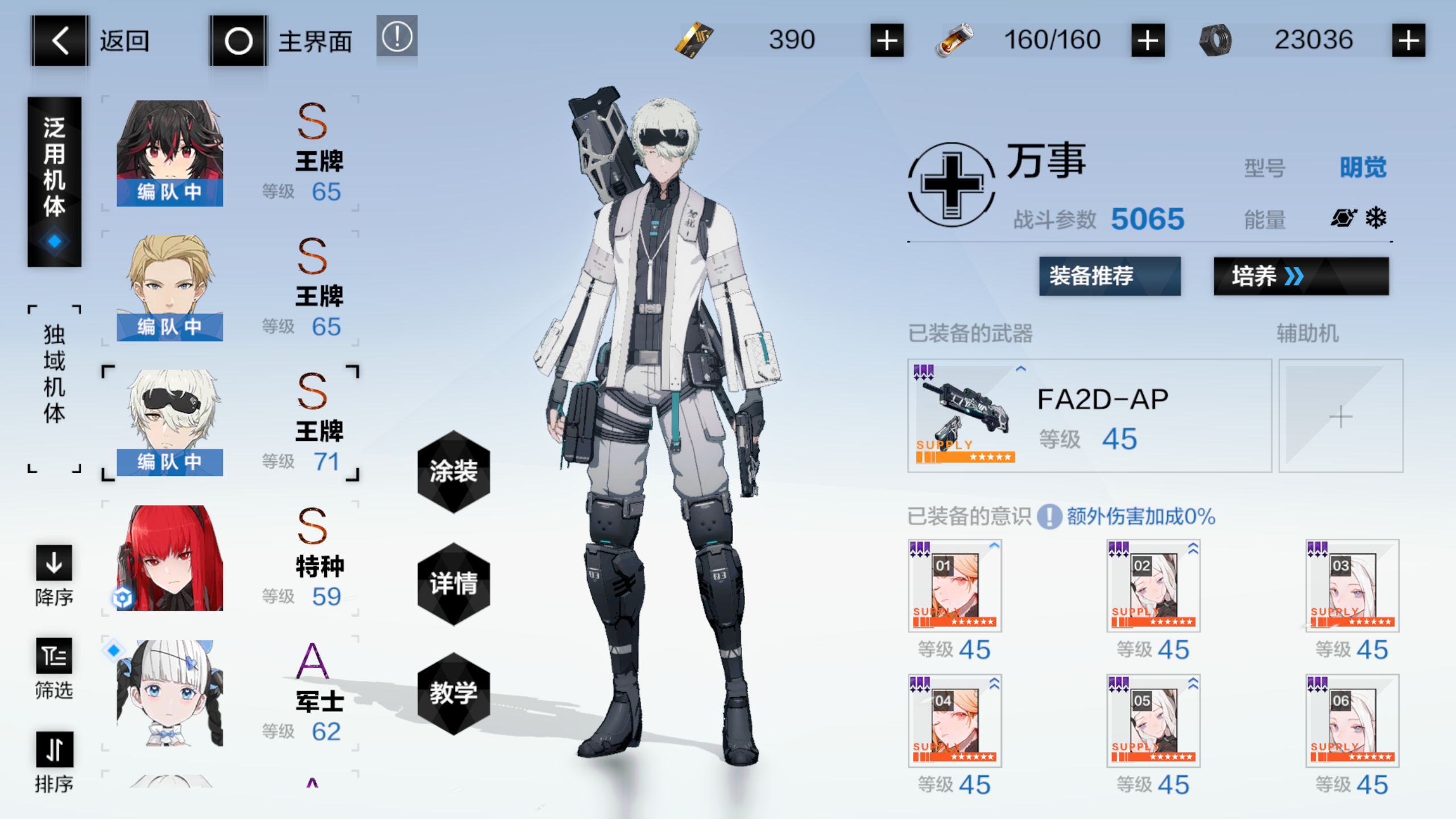Screen dimensions: 1456x819
Task: Open the home screen via 主界面 icon
Action: (x=238, y=40)
